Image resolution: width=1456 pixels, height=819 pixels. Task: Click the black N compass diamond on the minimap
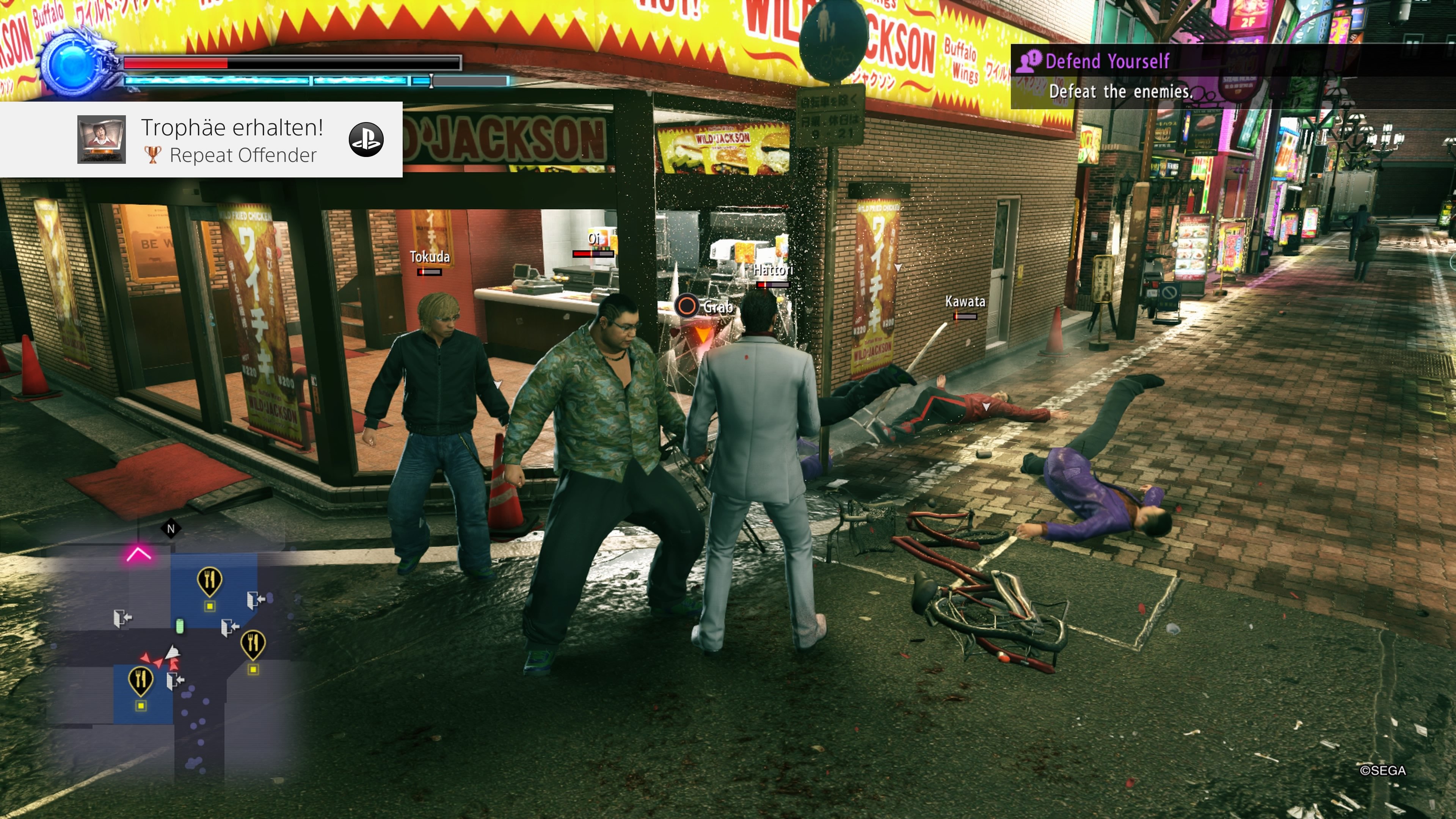171,529
